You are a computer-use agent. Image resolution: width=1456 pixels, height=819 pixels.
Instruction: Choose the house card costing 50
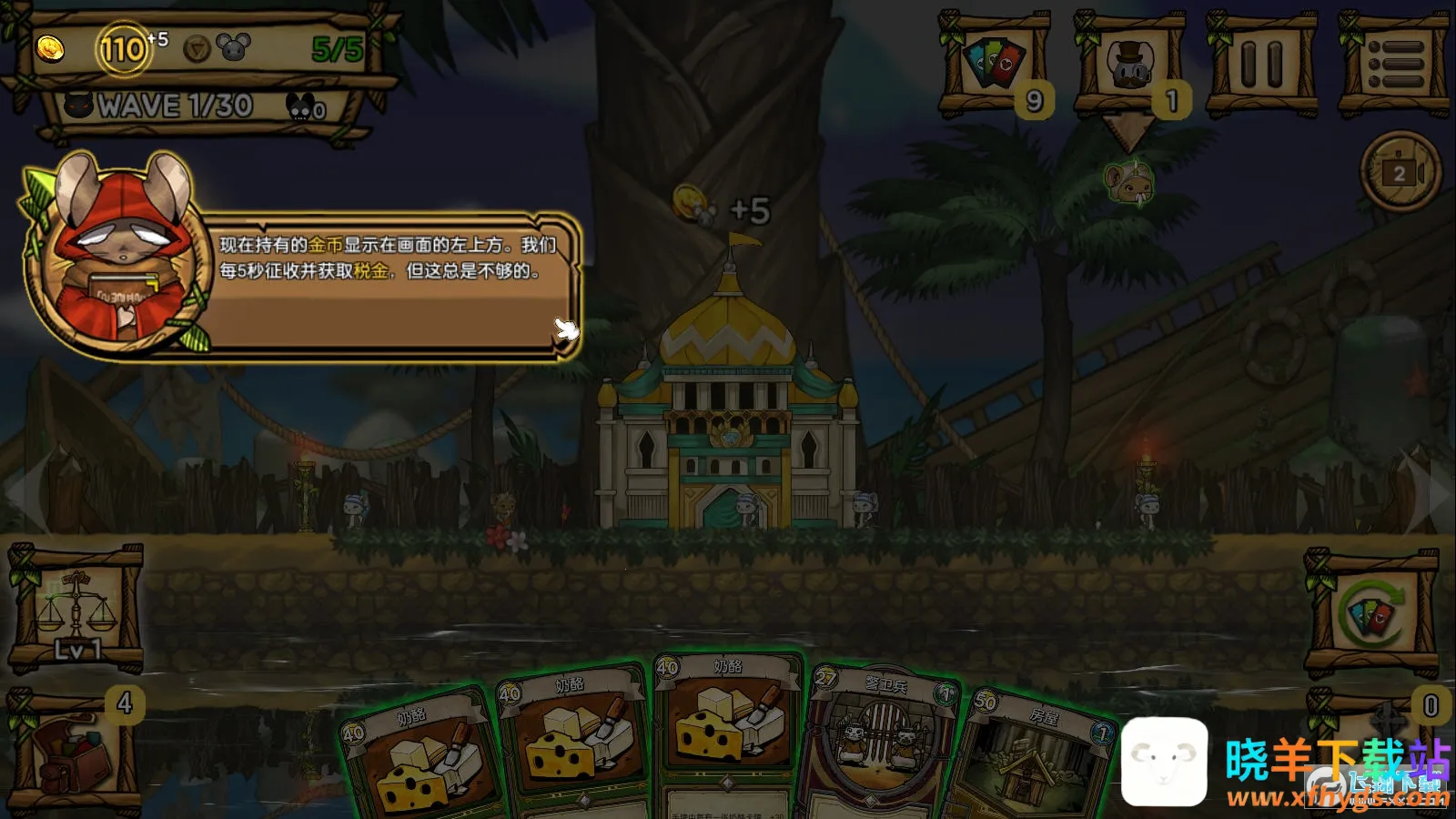(x=1037, y=755)
